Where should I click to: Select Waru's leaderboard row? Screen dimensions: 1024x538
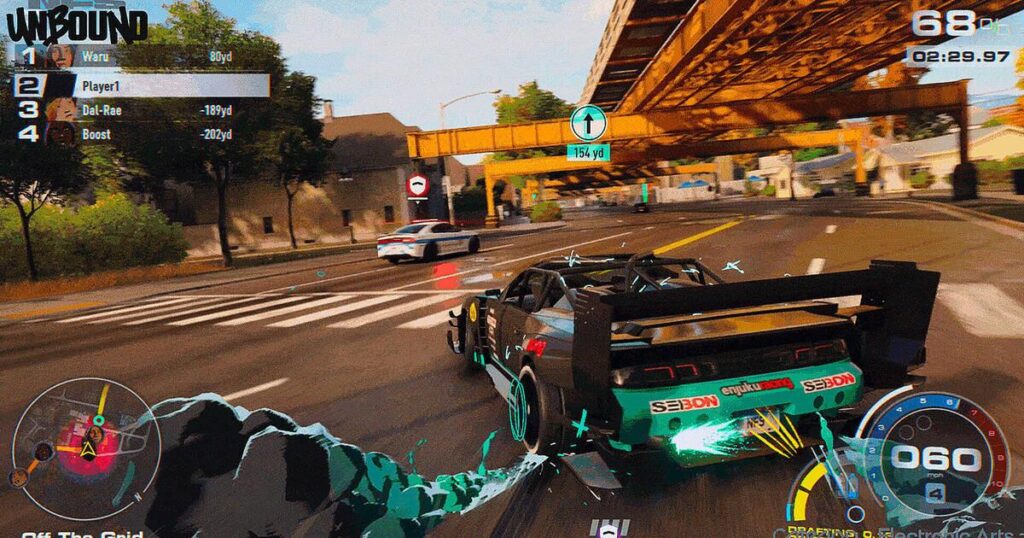point(140,57)
